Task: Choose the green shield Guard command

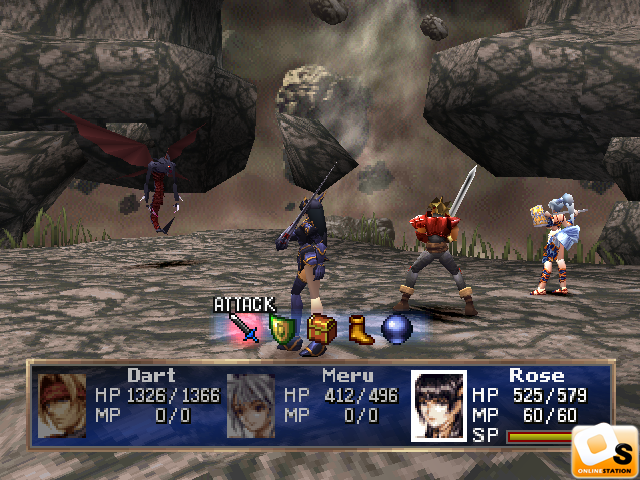Action: (x=283, y=329)
